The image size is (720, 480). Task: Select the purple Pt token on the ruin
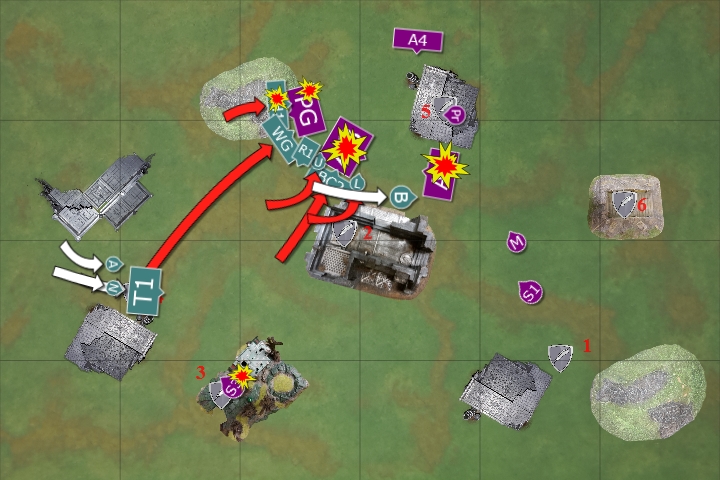[455, 114]
